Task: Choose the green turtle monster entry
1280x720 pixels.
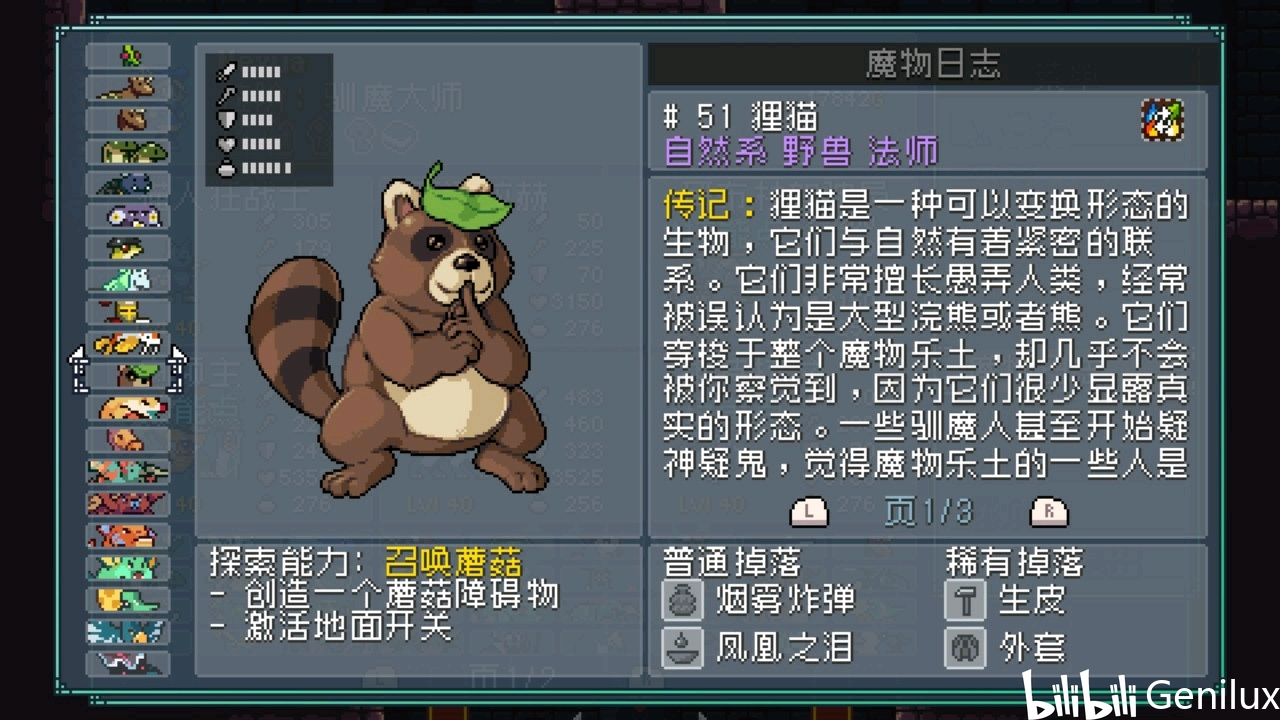Action: (x=129, y=152)
